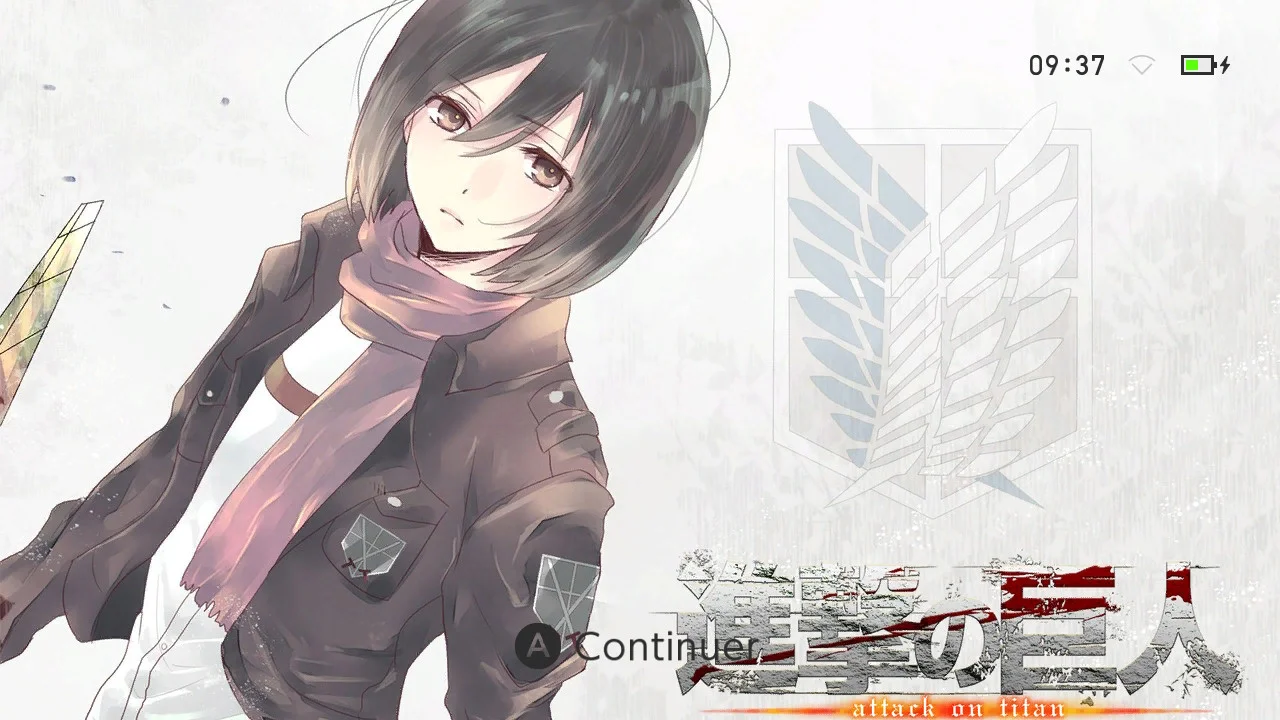Expand the status bar clock display

point(1066,64)
